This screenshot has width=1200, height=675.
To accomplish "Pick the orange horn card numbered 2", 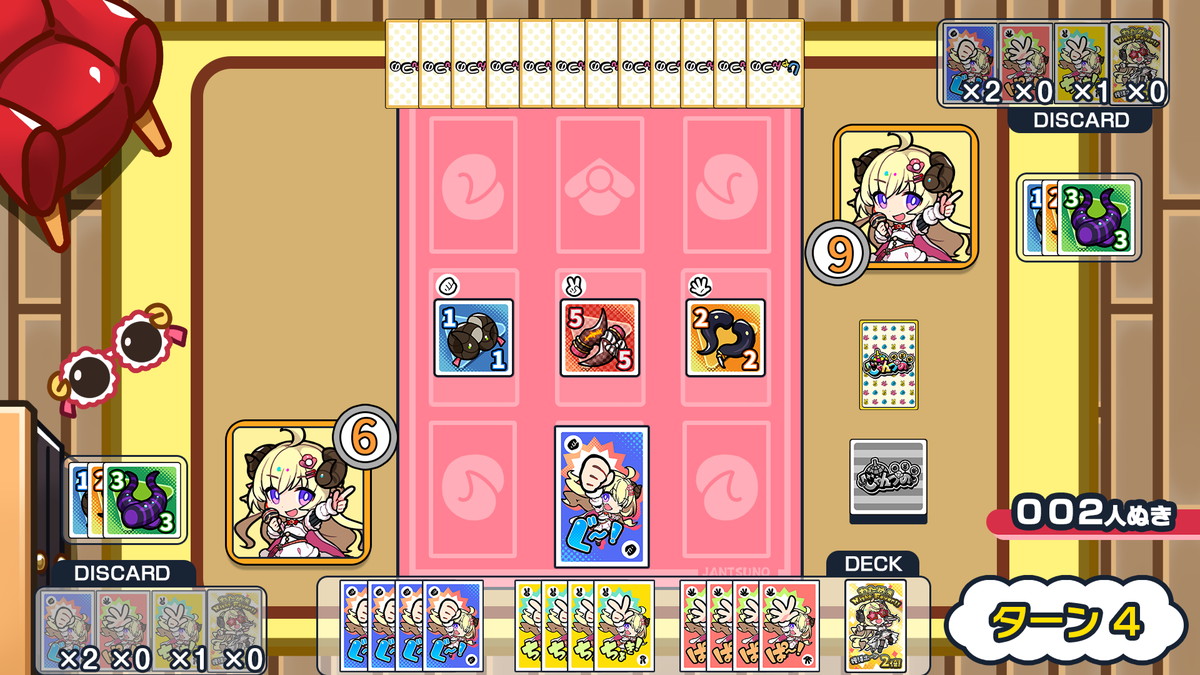I will coord(726,337).
